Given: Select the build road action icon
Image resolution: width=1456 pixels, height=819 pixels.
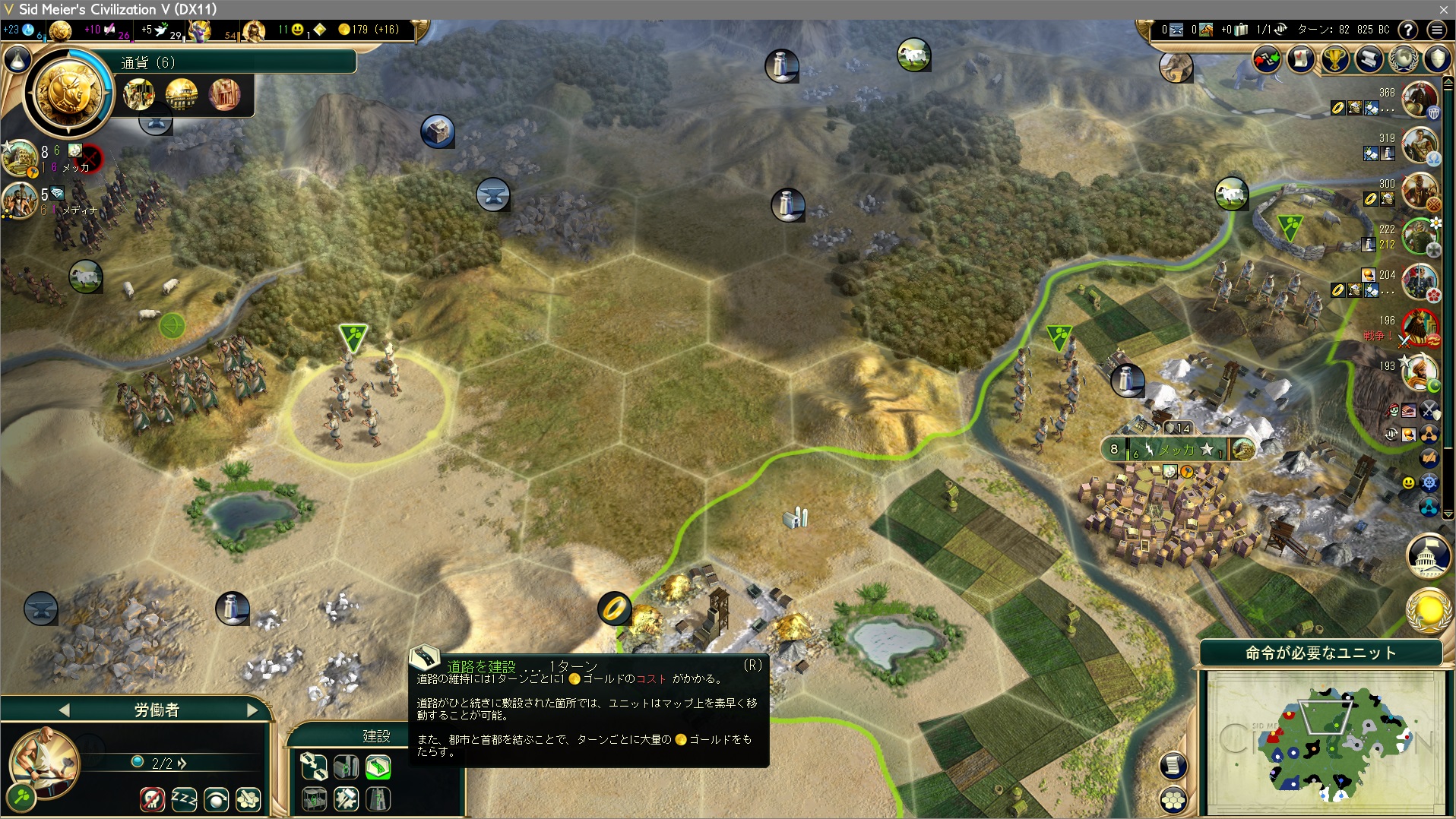Looking at the screenshot, I should 378,767.
